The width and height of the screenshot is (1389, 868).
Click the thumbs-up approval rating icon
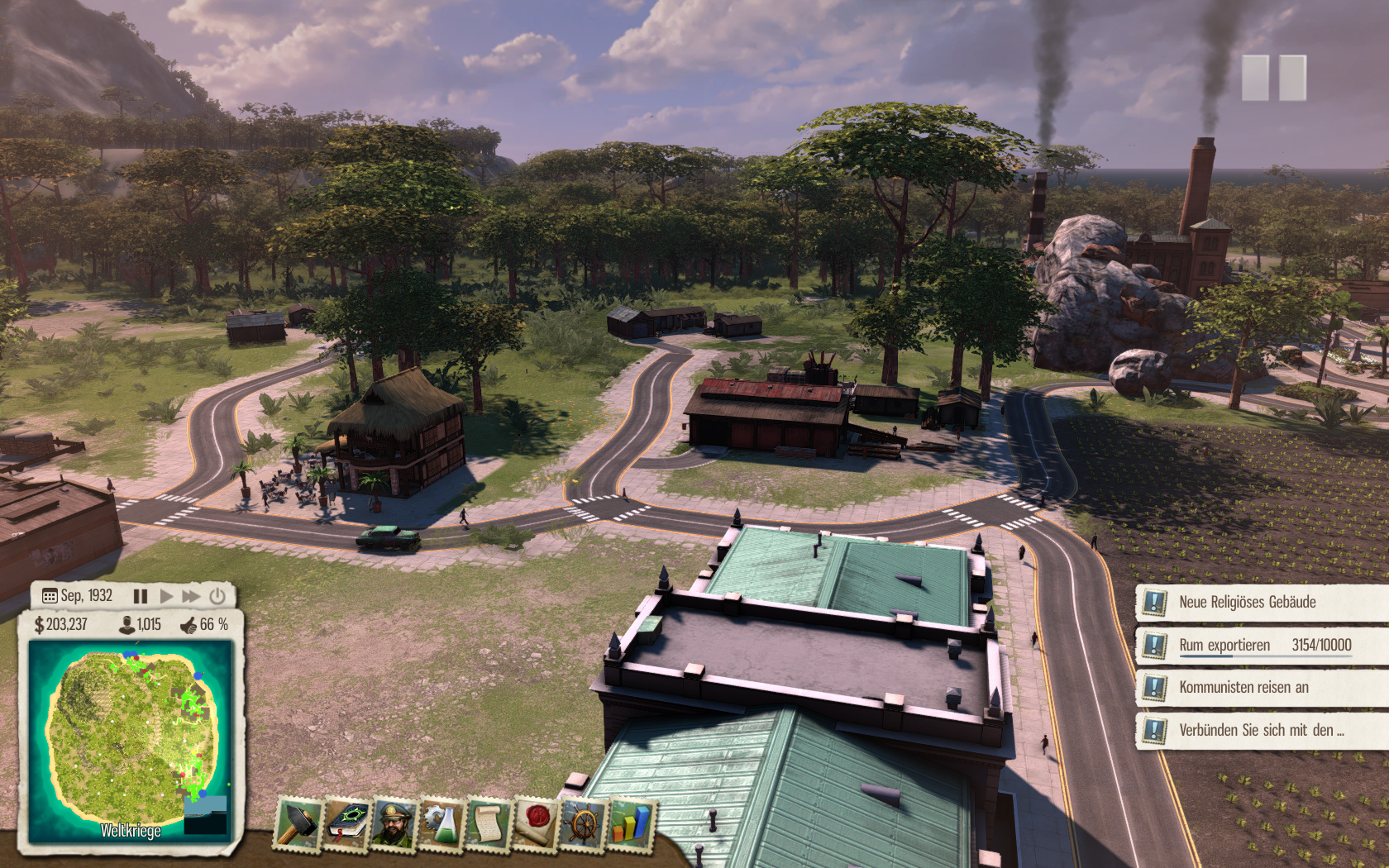[x=189, y=625]
